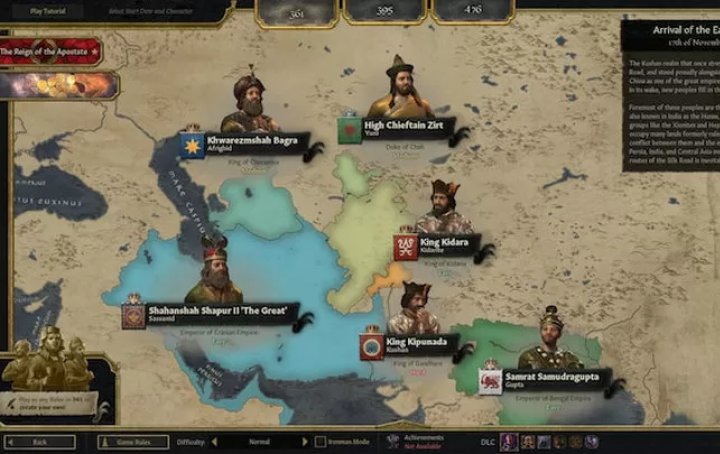This screenshot has height=454, width=720.
Task: Choose the 361 start date
Action: pyautogui.click(x=296, y=11)
